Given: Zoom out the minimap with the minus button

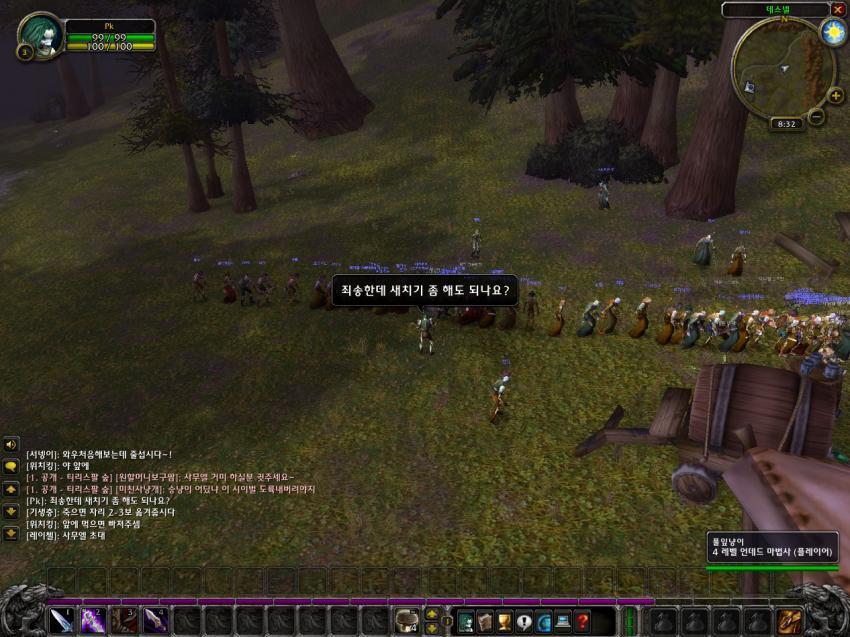Looking at the screenshot, I should (x=816, y=116).
